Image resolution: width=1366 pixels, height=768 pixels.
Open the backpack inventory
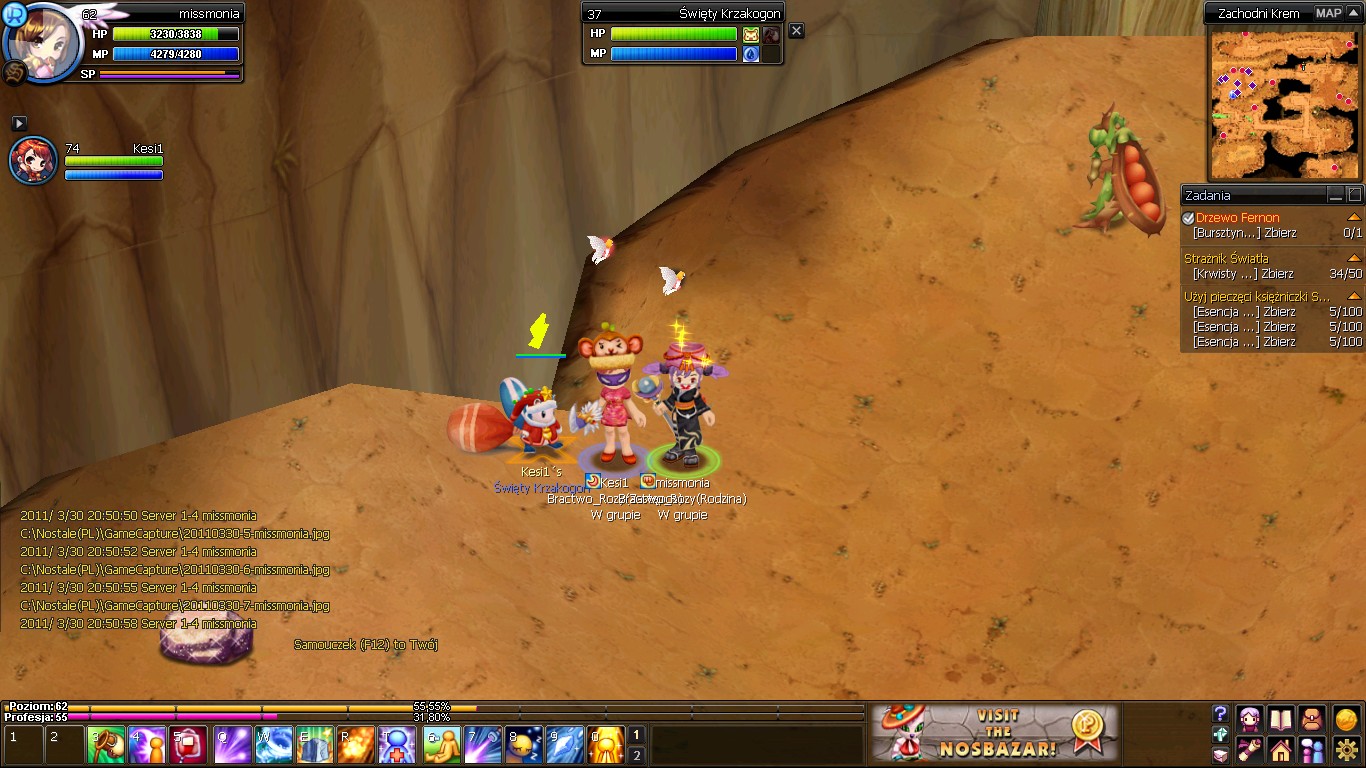click(1313, 718)
